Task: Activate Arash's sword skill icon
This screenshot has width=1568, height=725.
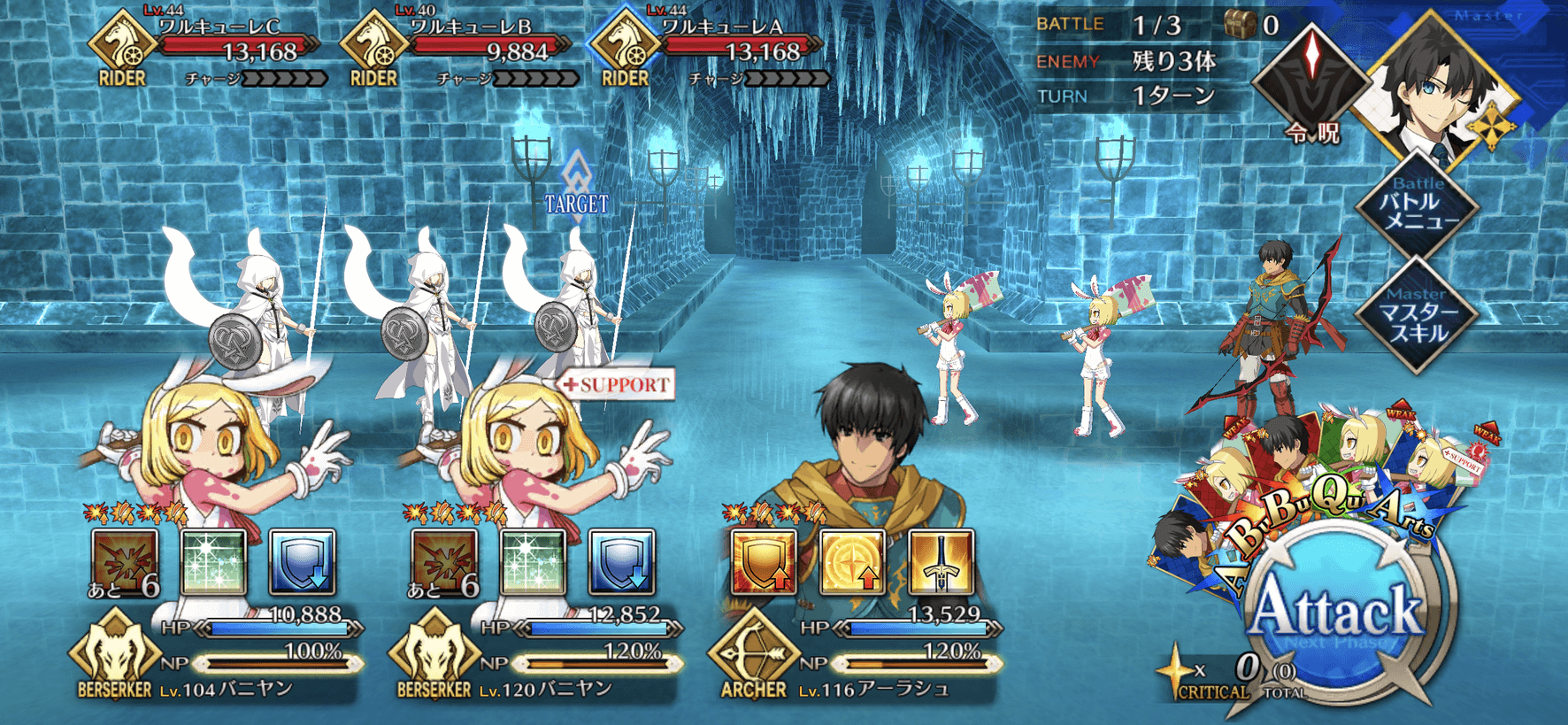Action: tap(941, 561)
